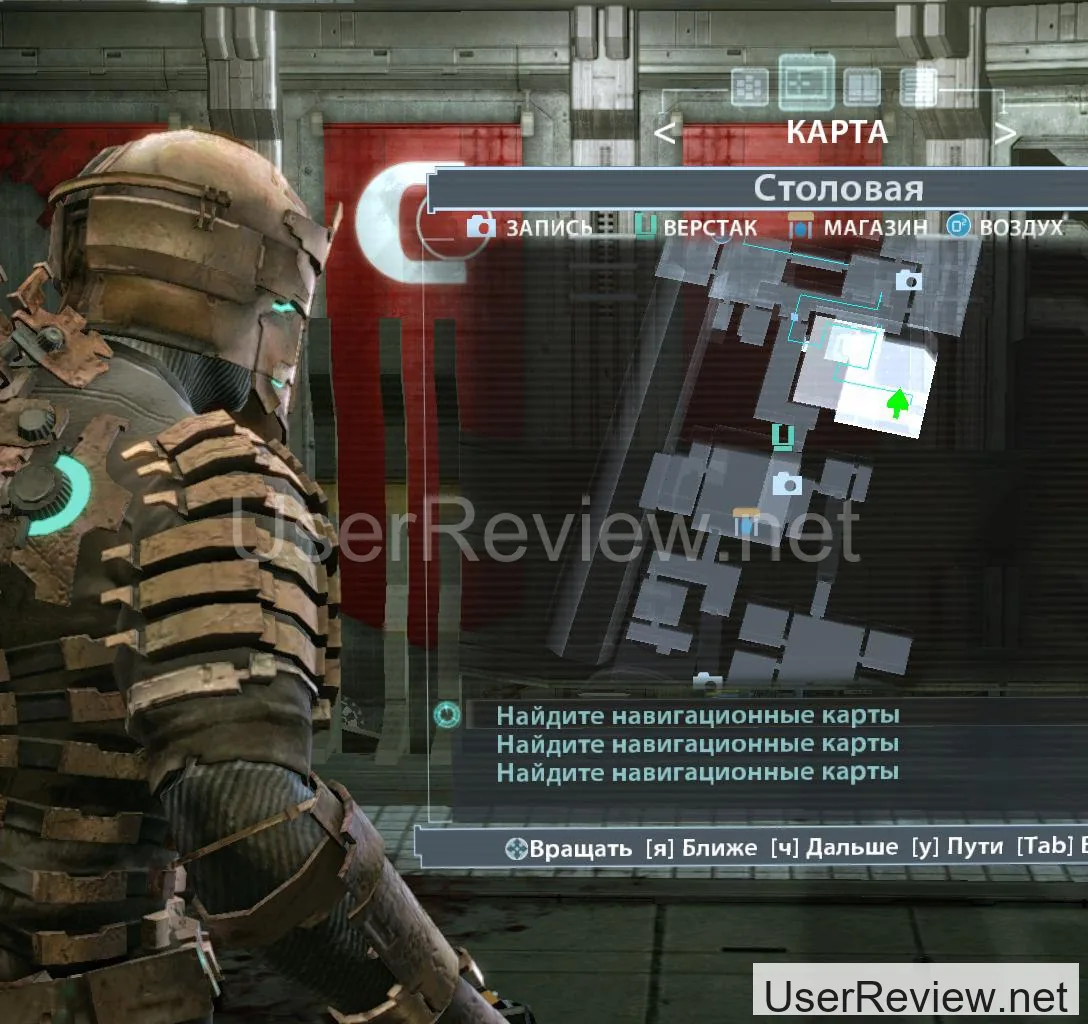Click the green player arrow on the map
This screenshot has width=1088, height=1024.
click(x=898, y=402)
